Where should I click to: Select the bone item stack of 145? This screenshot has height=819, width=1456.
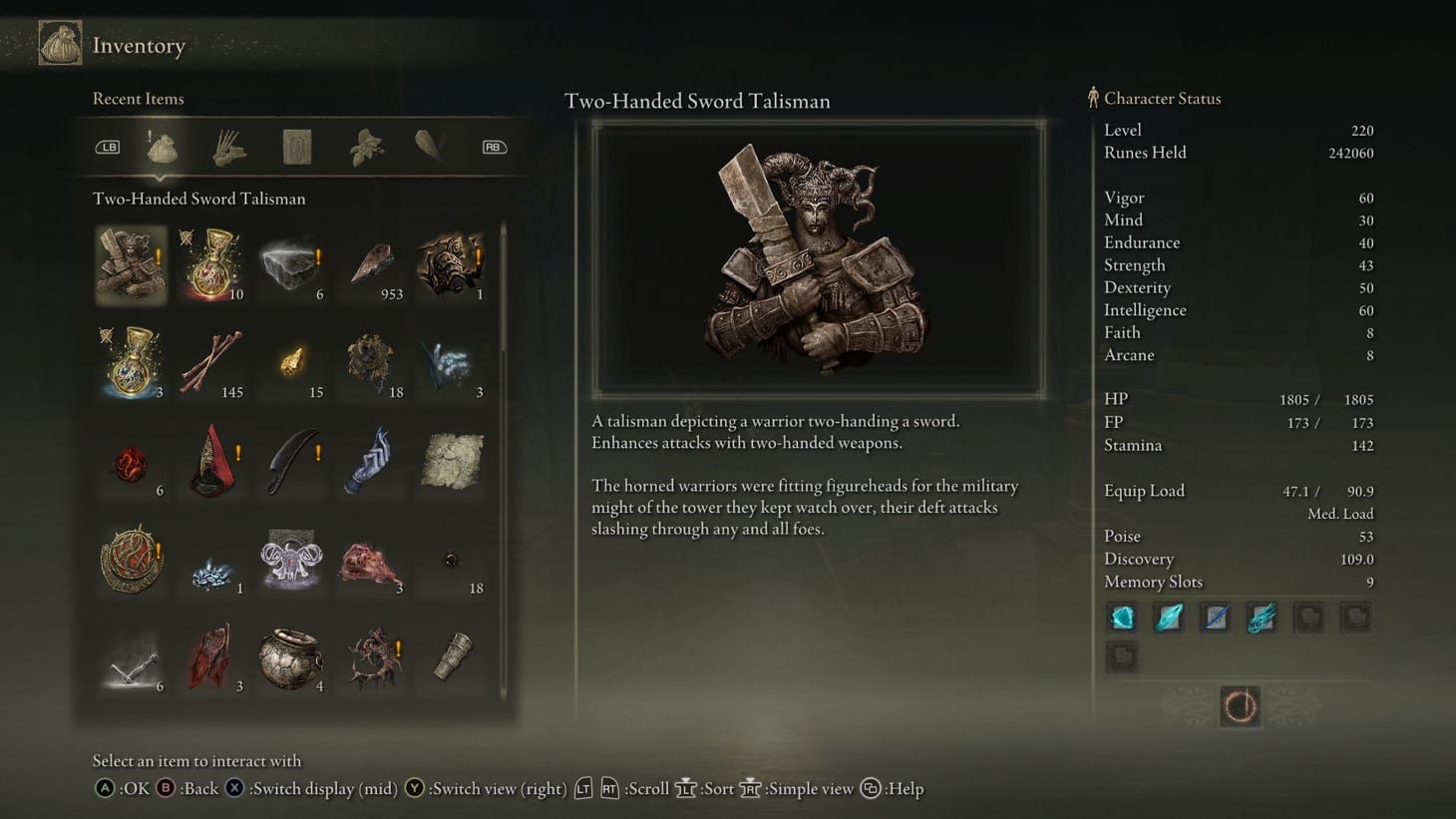[211, 362]
